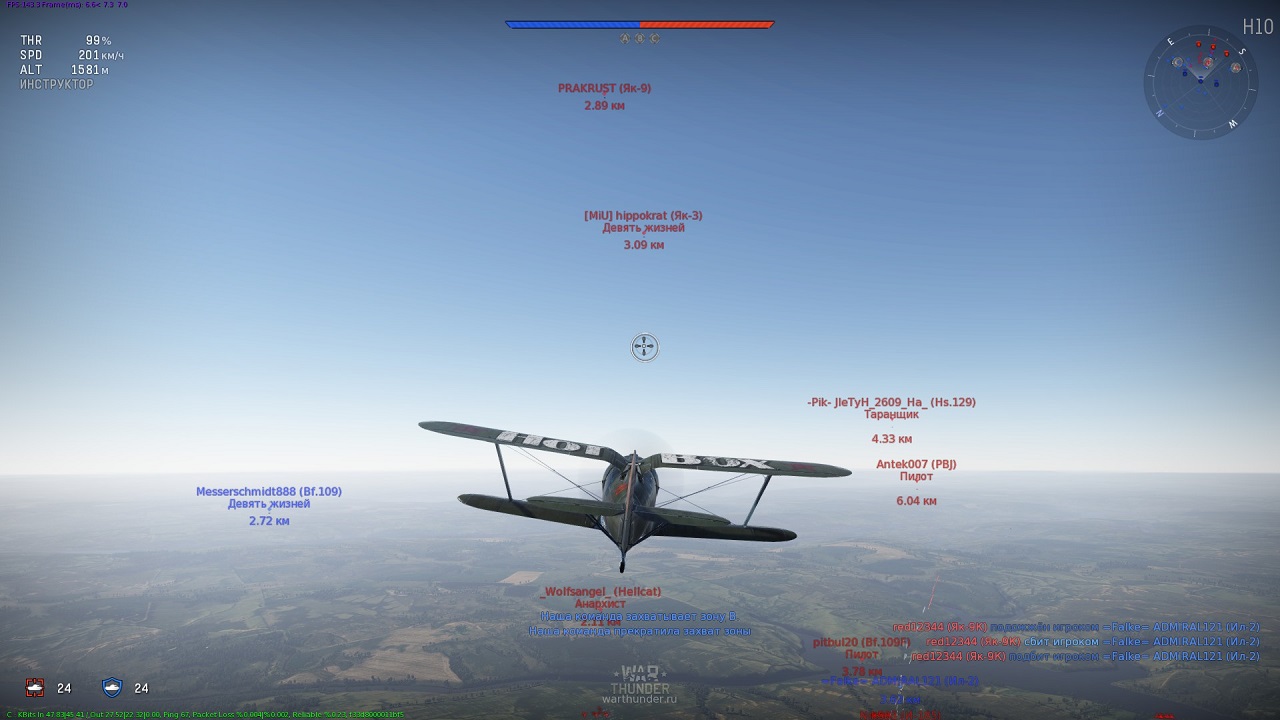
Task: Click the circular radar minimap
Action: (1201, 80)
